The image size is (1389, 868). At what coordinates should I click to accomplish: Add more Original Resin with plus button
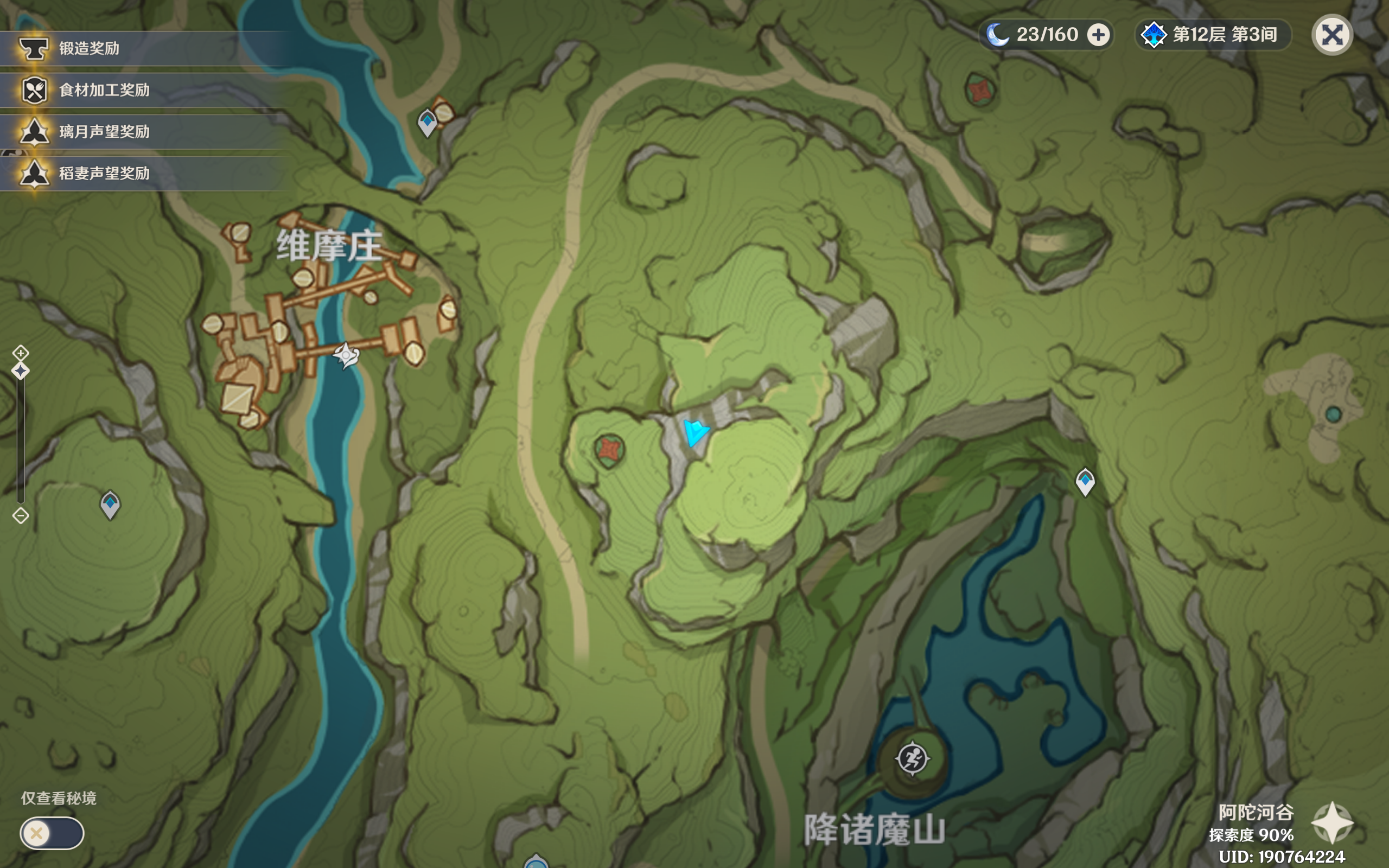[1098, 35]
